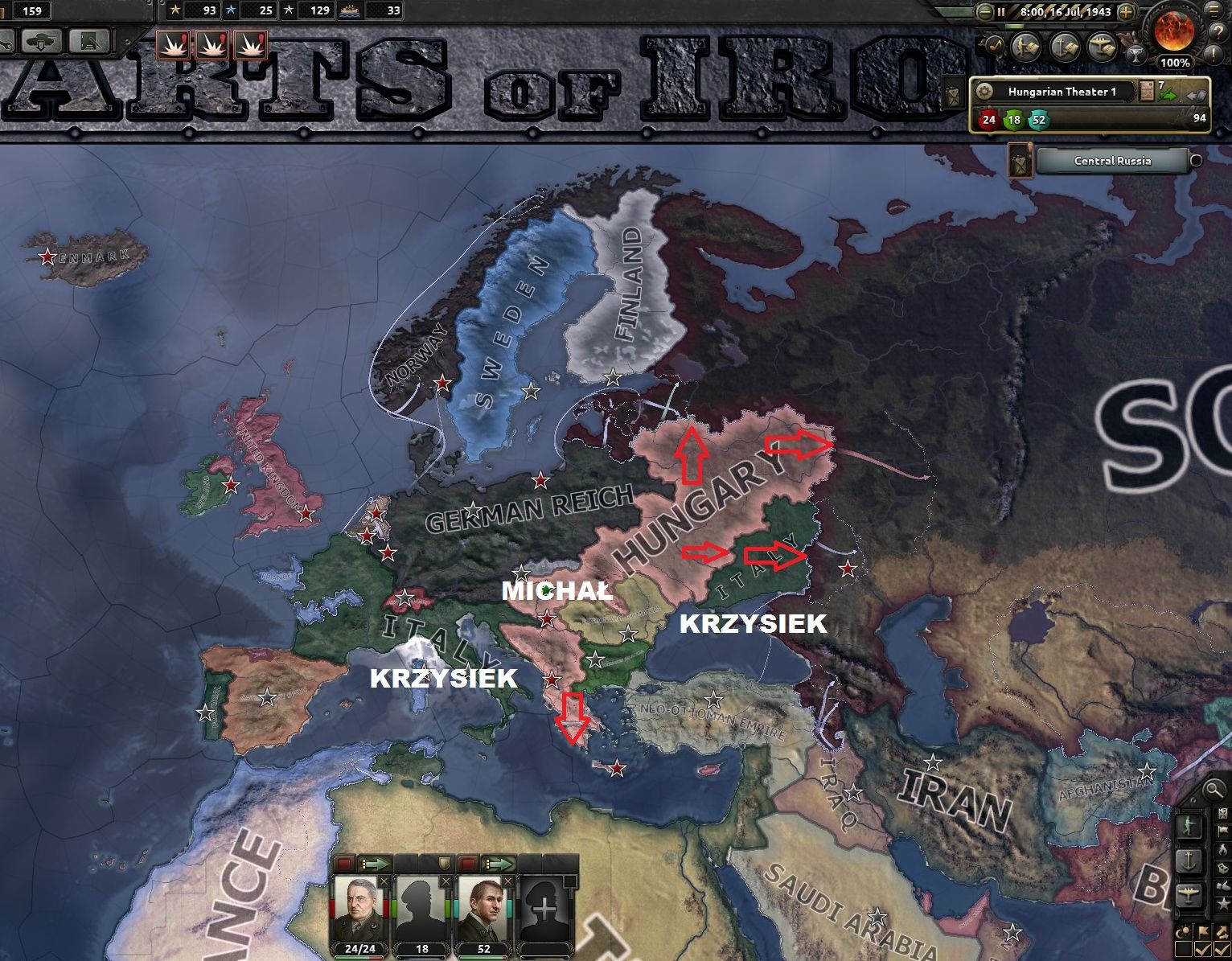The height and width of the screenshot is (961, 1232).
Task: Open the logistics button right of the tank
Action: click(88, 40)
